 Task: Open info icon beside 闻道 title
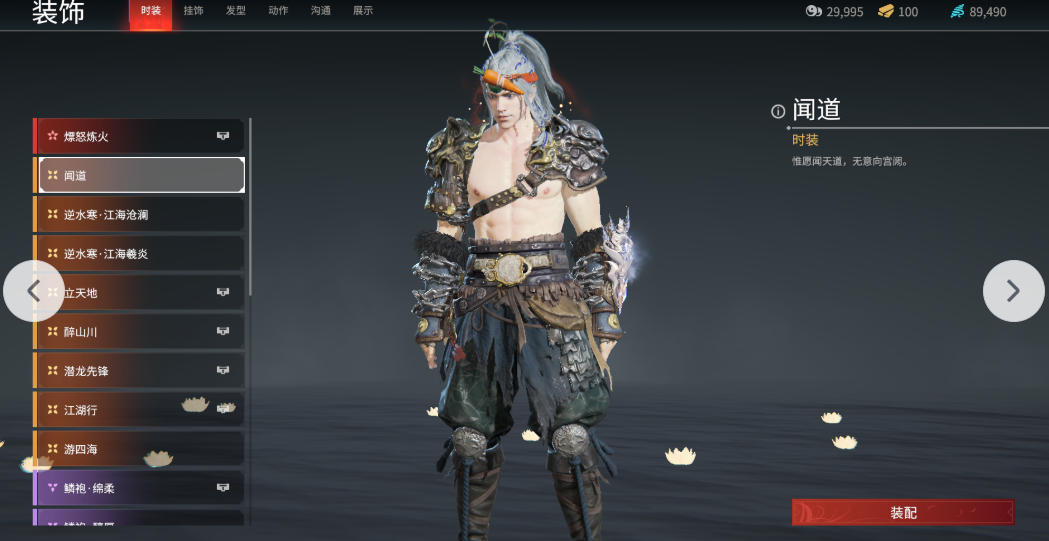(x=778, y=111)
